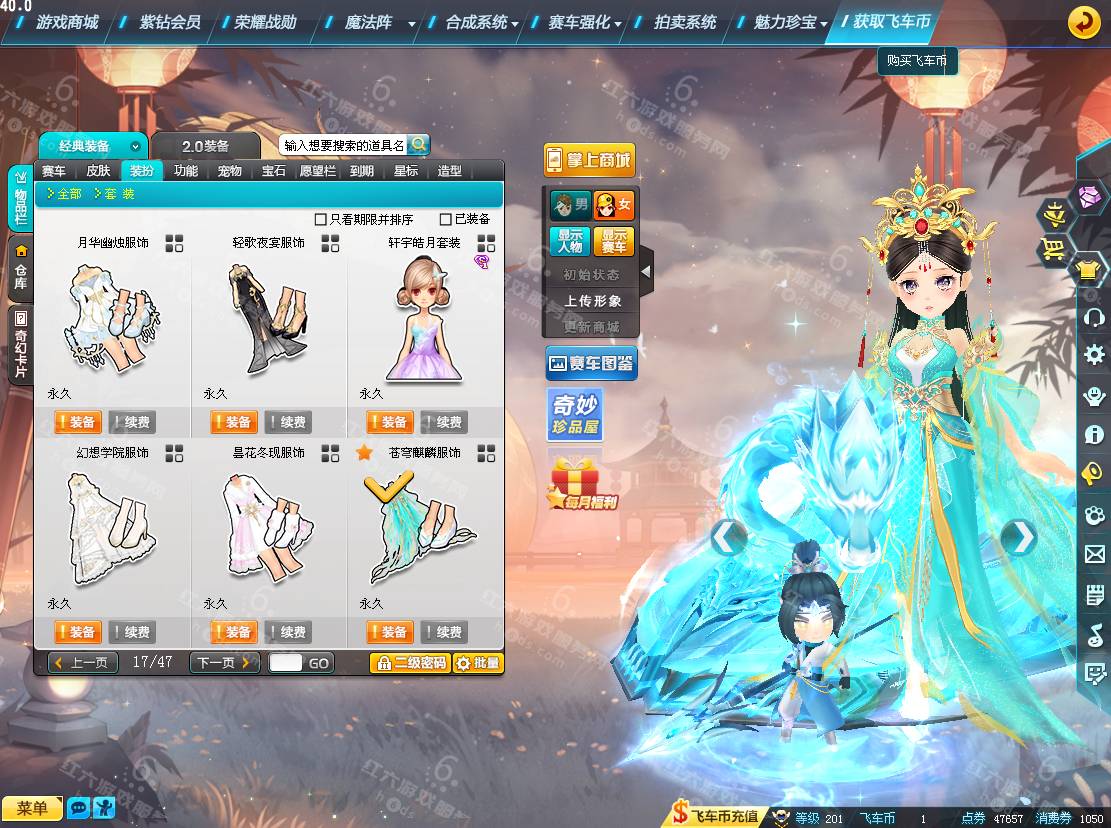Click 上传形象 upload appearance
This screenshot has height=828, width=1111.
[592, 300]
